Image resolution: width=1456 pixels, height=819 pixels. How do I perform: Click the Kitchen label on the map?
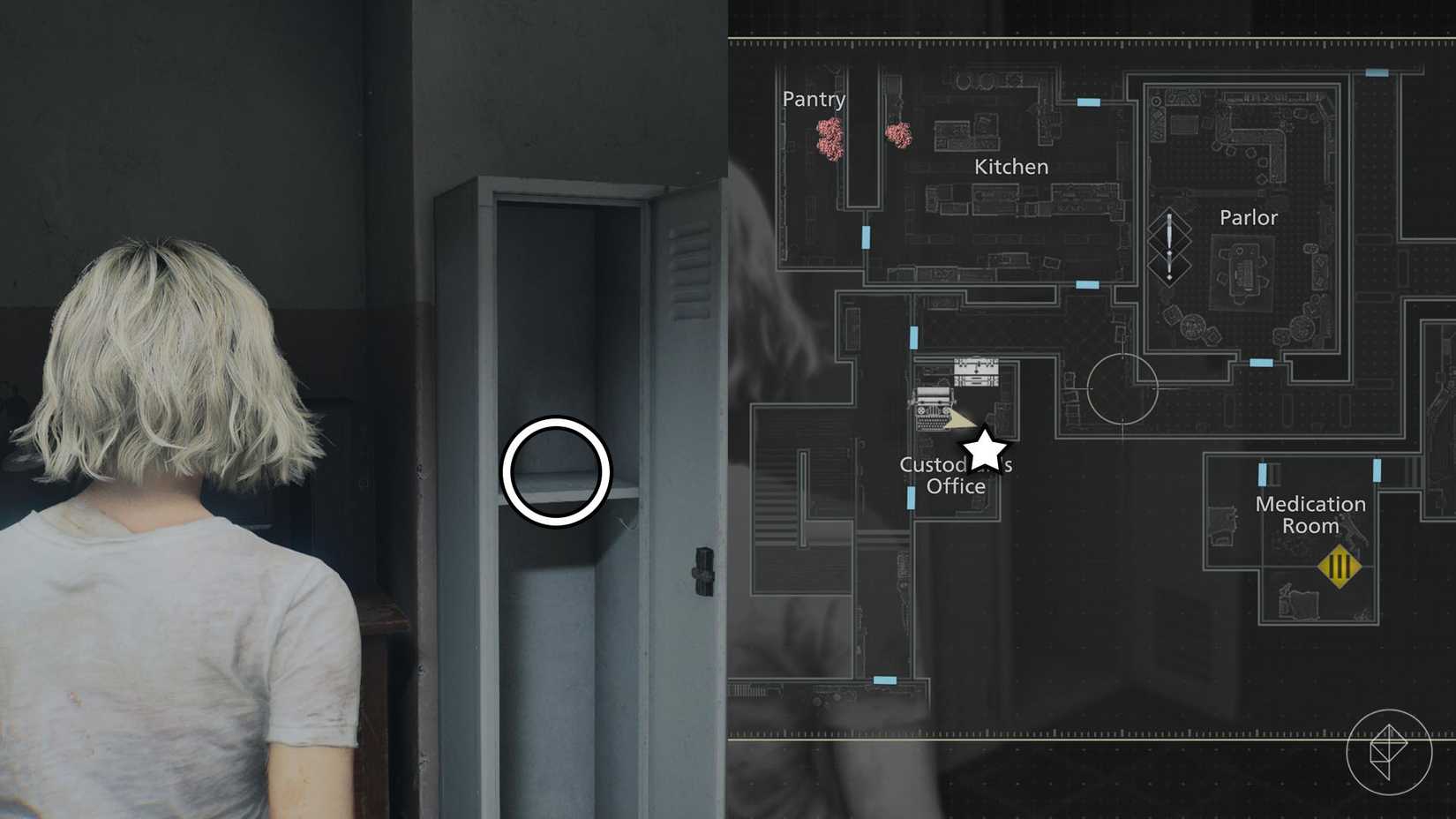(x=1010, y=166)
